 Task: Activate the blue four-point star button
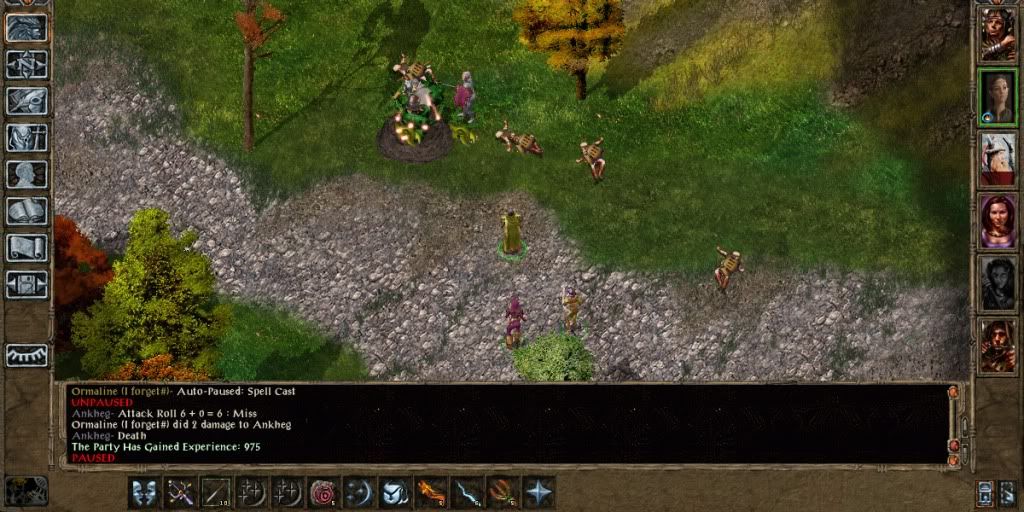539,492
